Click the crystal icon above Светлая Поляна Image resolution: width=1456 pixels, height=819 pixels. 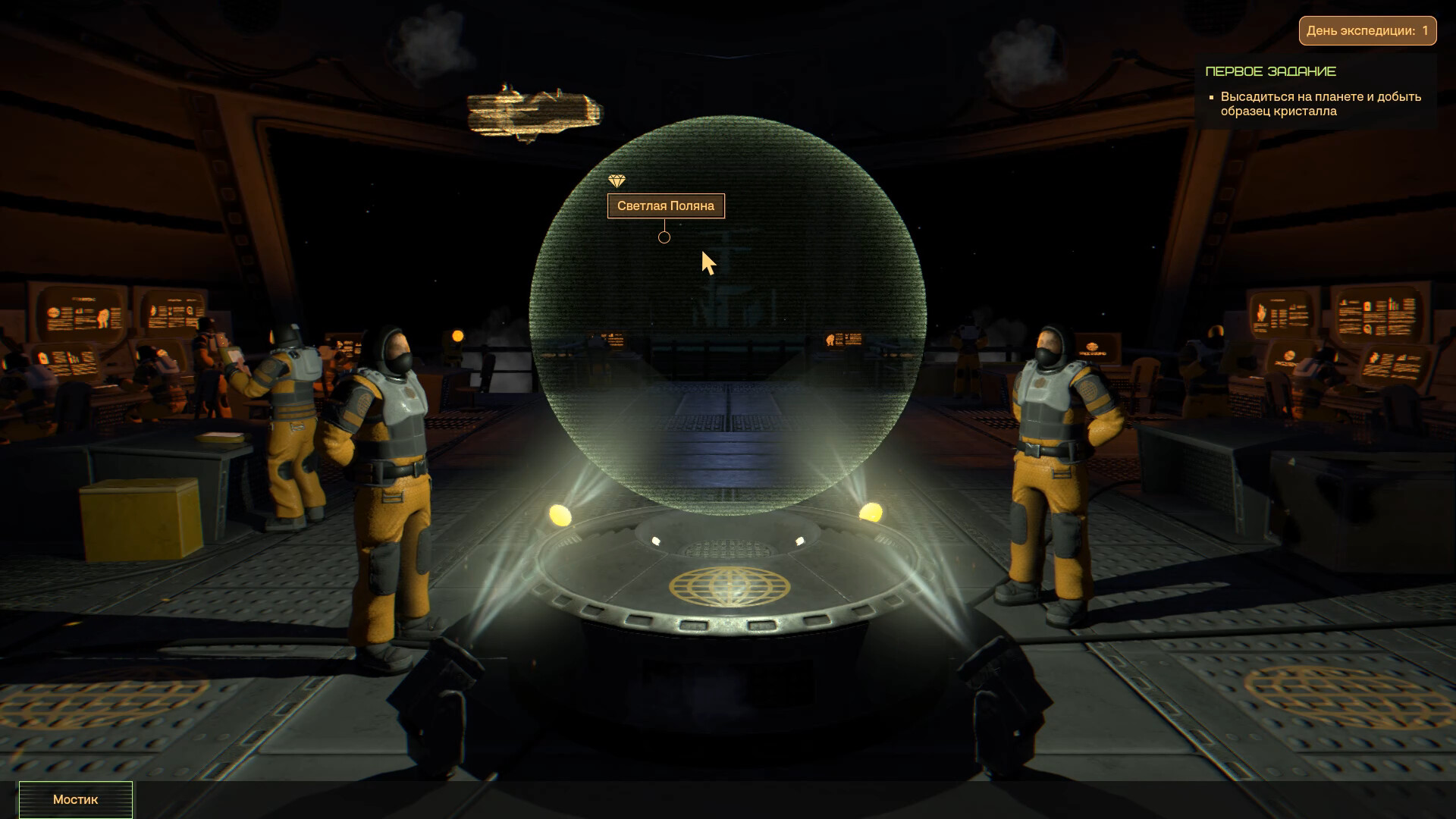(x=618, y=181)
